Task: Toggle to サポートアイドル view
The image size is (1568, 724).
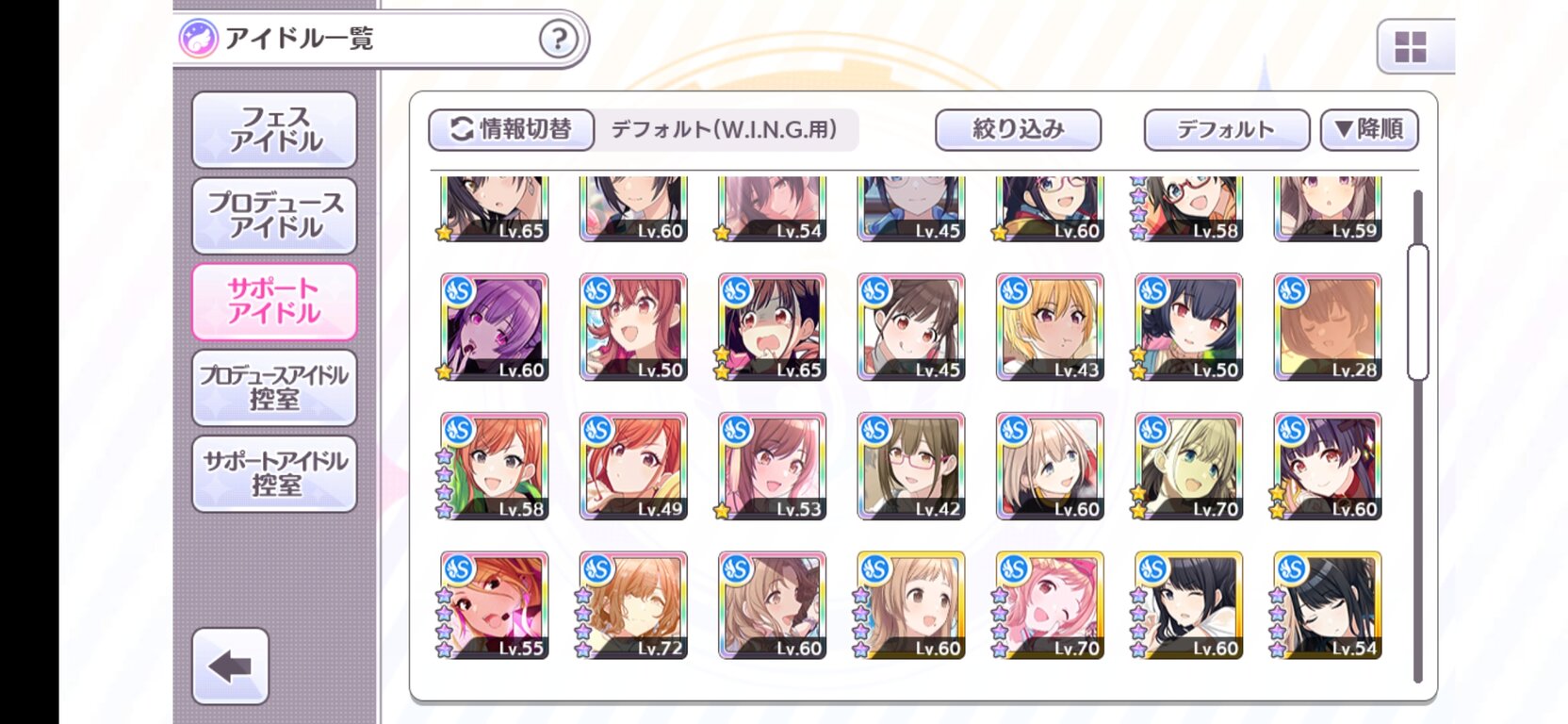Action: (274, 301)
